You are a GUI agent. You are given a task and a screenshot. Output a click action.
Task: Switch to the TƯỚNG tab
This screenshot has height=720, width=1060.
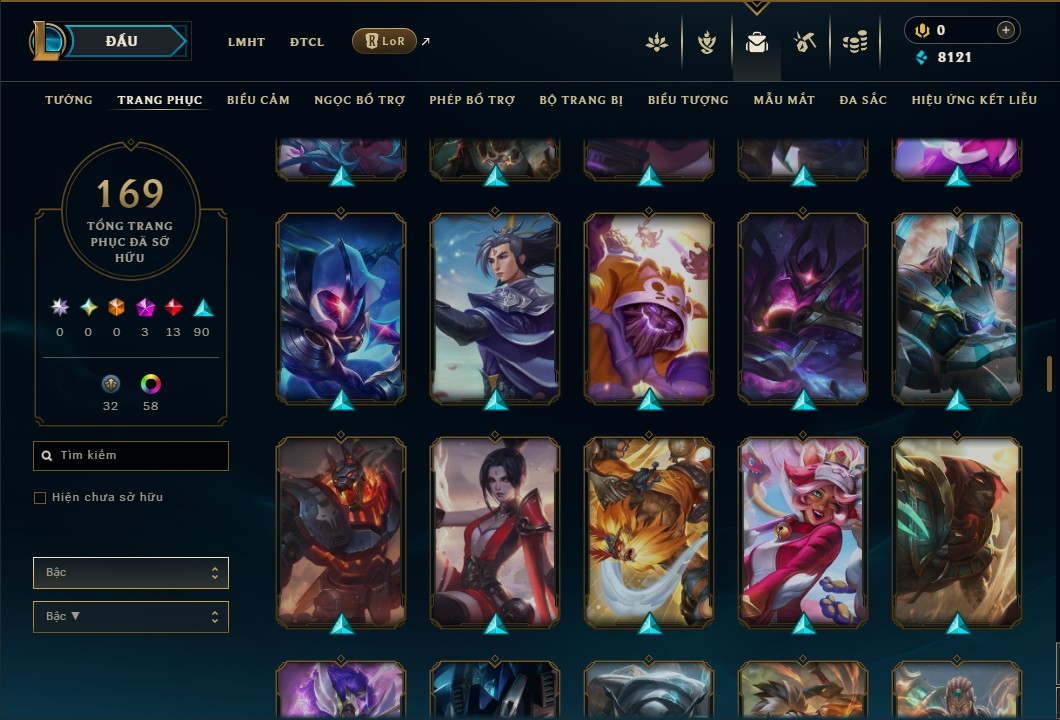point(69,100)
